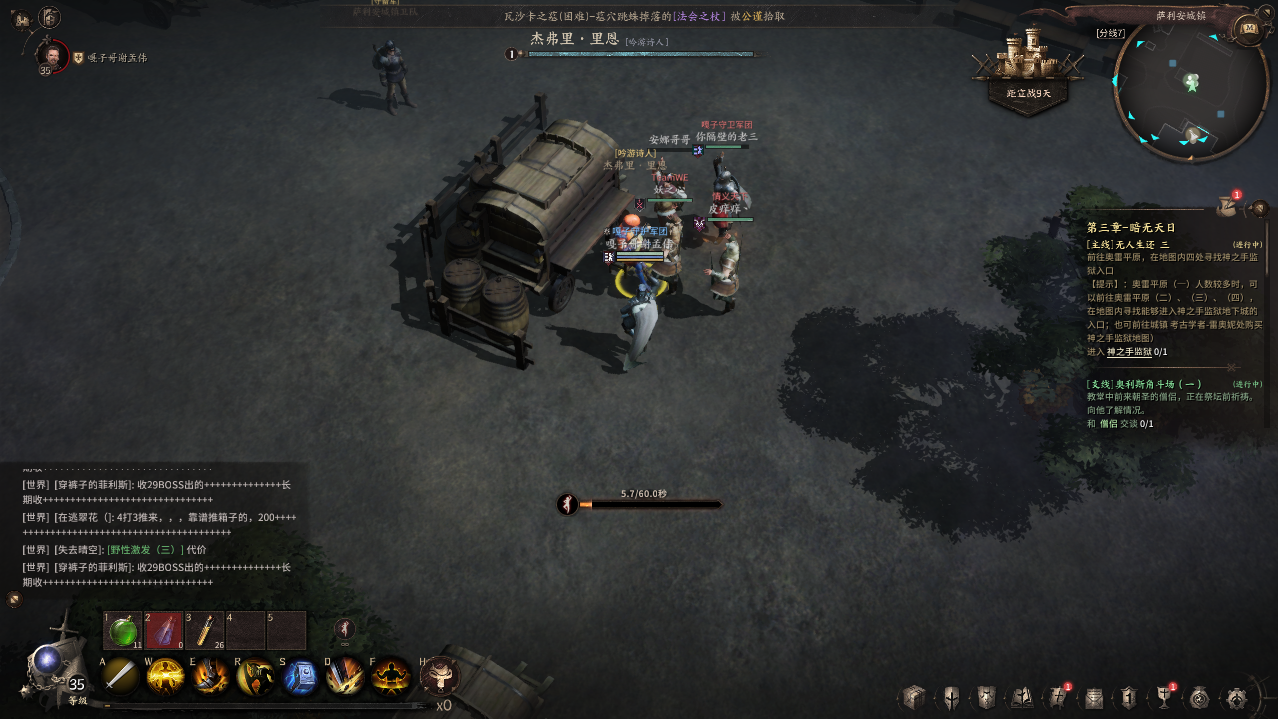Screen dimensions: 1278x719
Task: Use the green potion in slot 1
Action: coord(123,631)
